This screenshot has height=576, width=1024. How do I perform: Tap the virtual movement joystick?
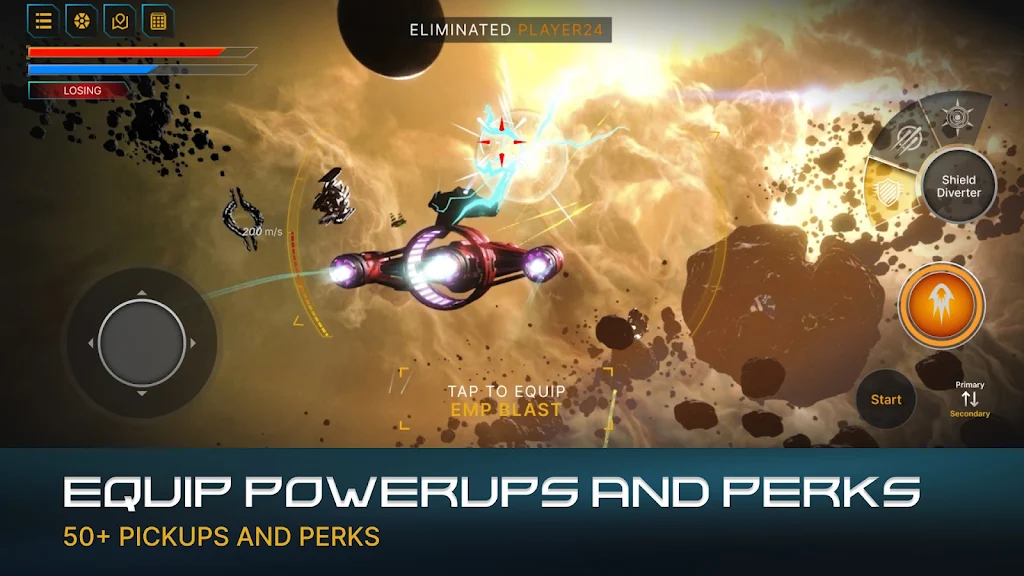coord(142,343)
